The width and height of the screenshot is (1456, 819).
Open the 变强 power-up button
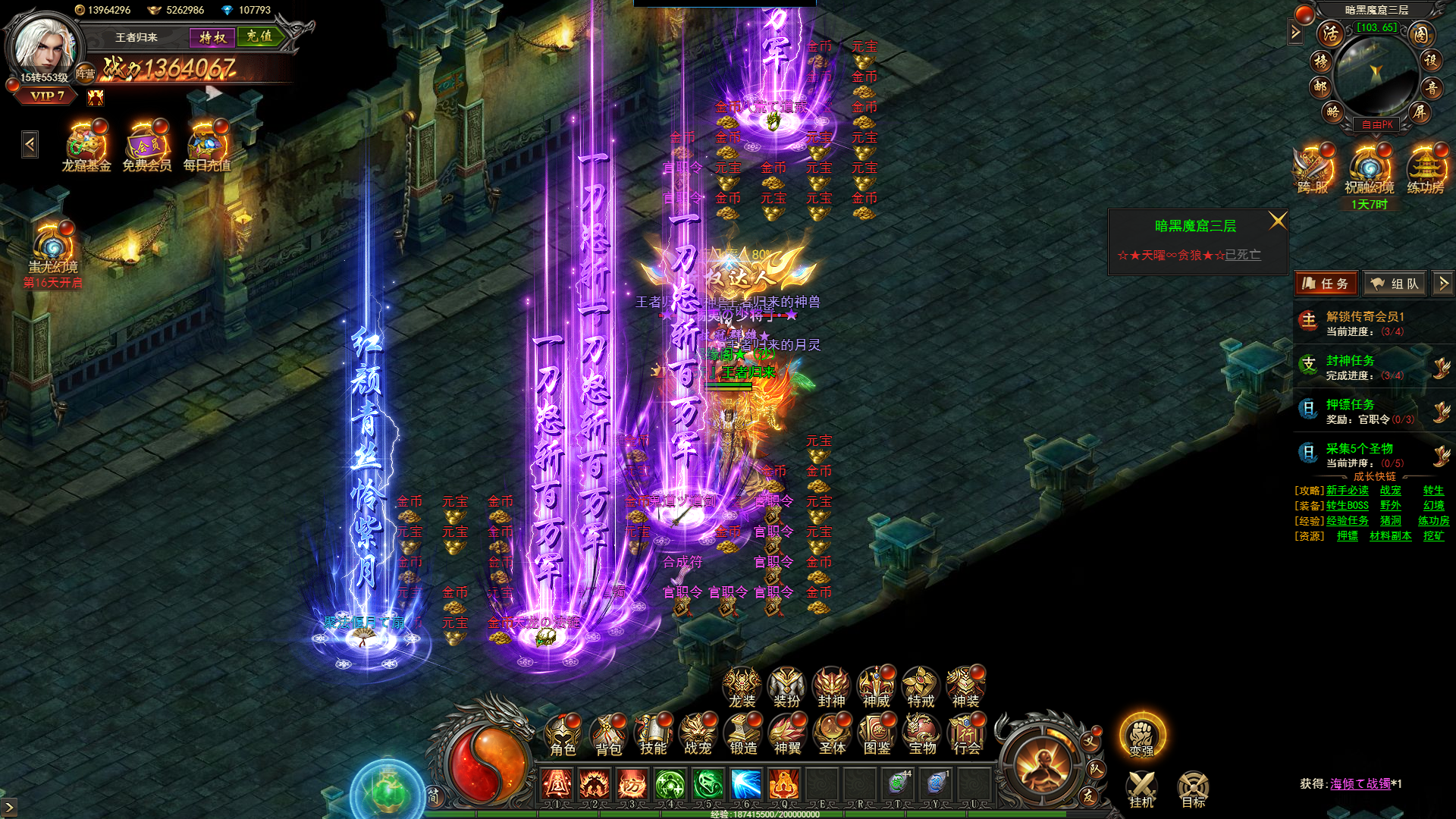click(1142, 735)
